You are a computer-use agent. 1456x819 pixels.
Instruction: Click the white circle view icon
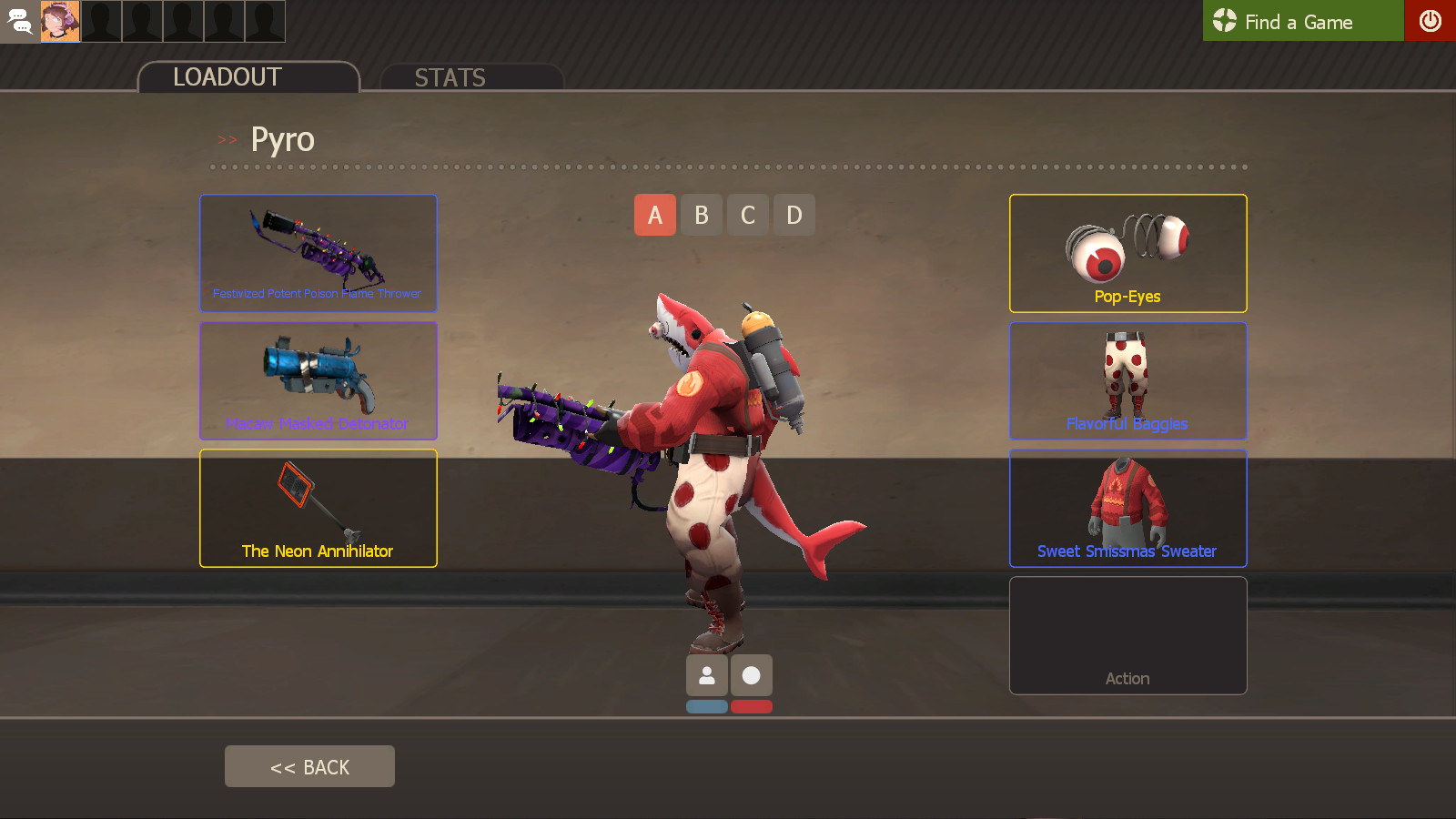point(752,675)
